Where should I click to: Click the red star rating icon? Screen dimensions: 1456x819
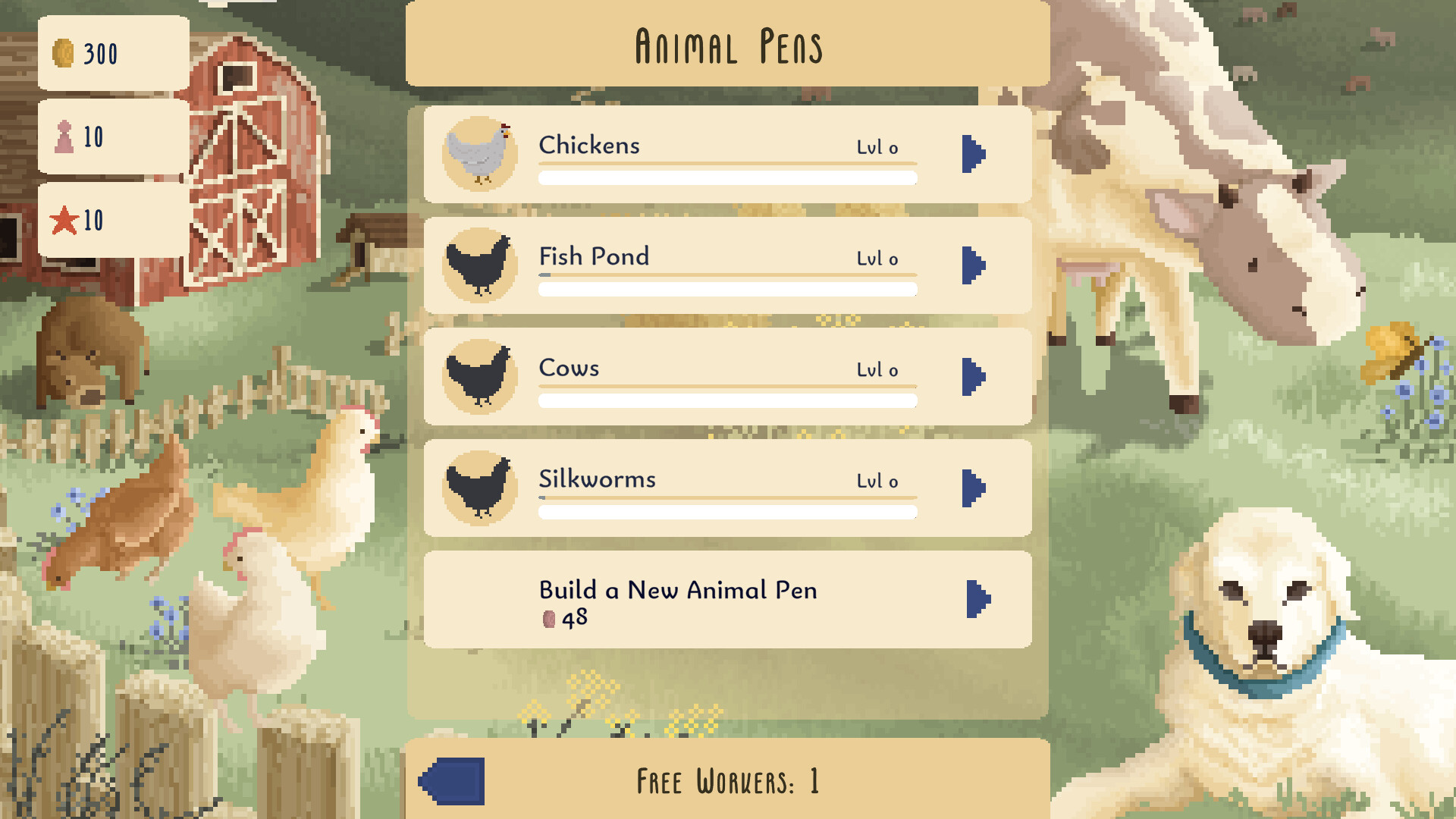pos(64,221)
